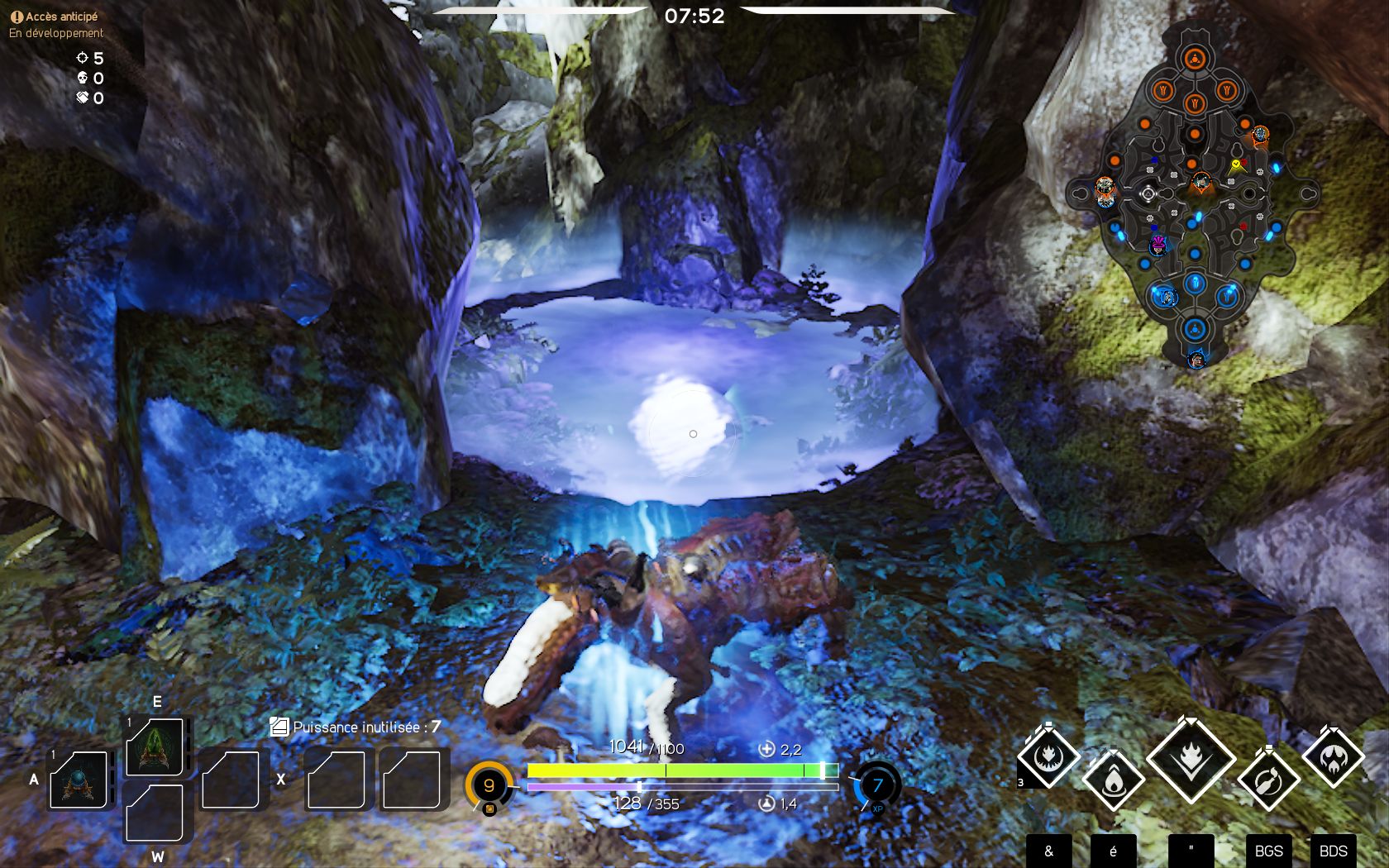Click the card icon beside Puissance inutilisée
Image resolution: width=1389 pixels, height=868 pixels.
click(279, 725)
